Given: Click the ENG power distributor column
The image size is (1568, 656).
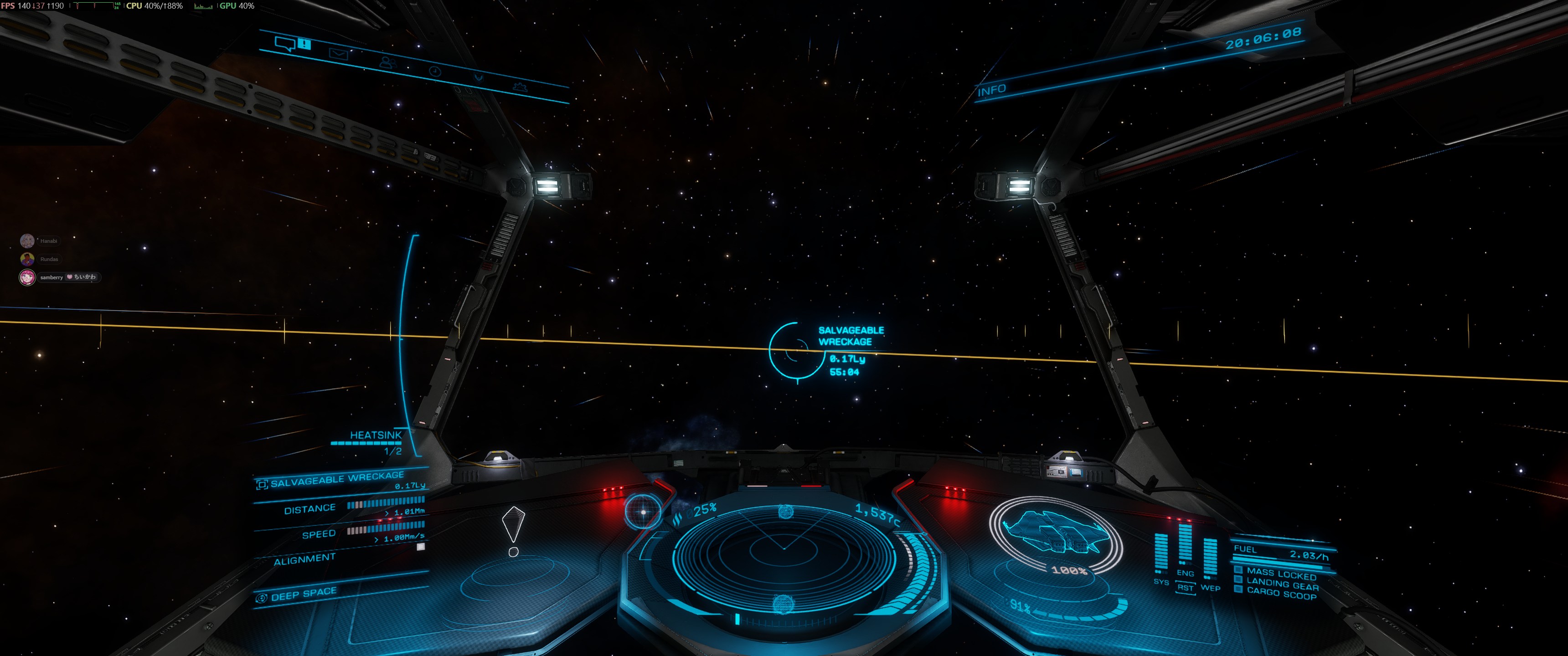Looking at the screenshot, I should click(x=1185, y=545).
